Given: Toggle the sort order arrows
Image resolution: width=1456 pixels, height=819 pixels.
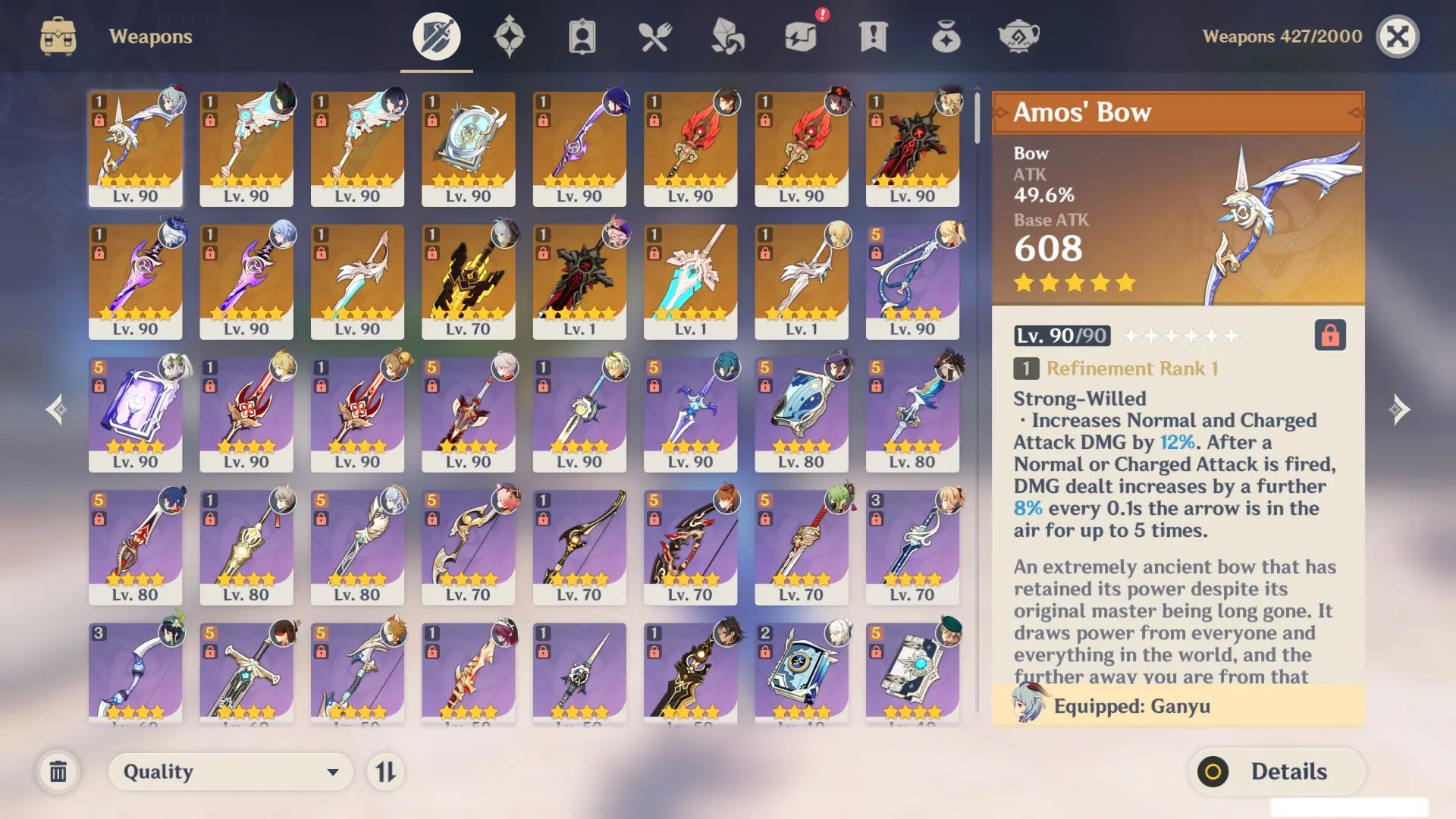Looking at the screenshot, I should pyautogui.click(x=387, y=771).
